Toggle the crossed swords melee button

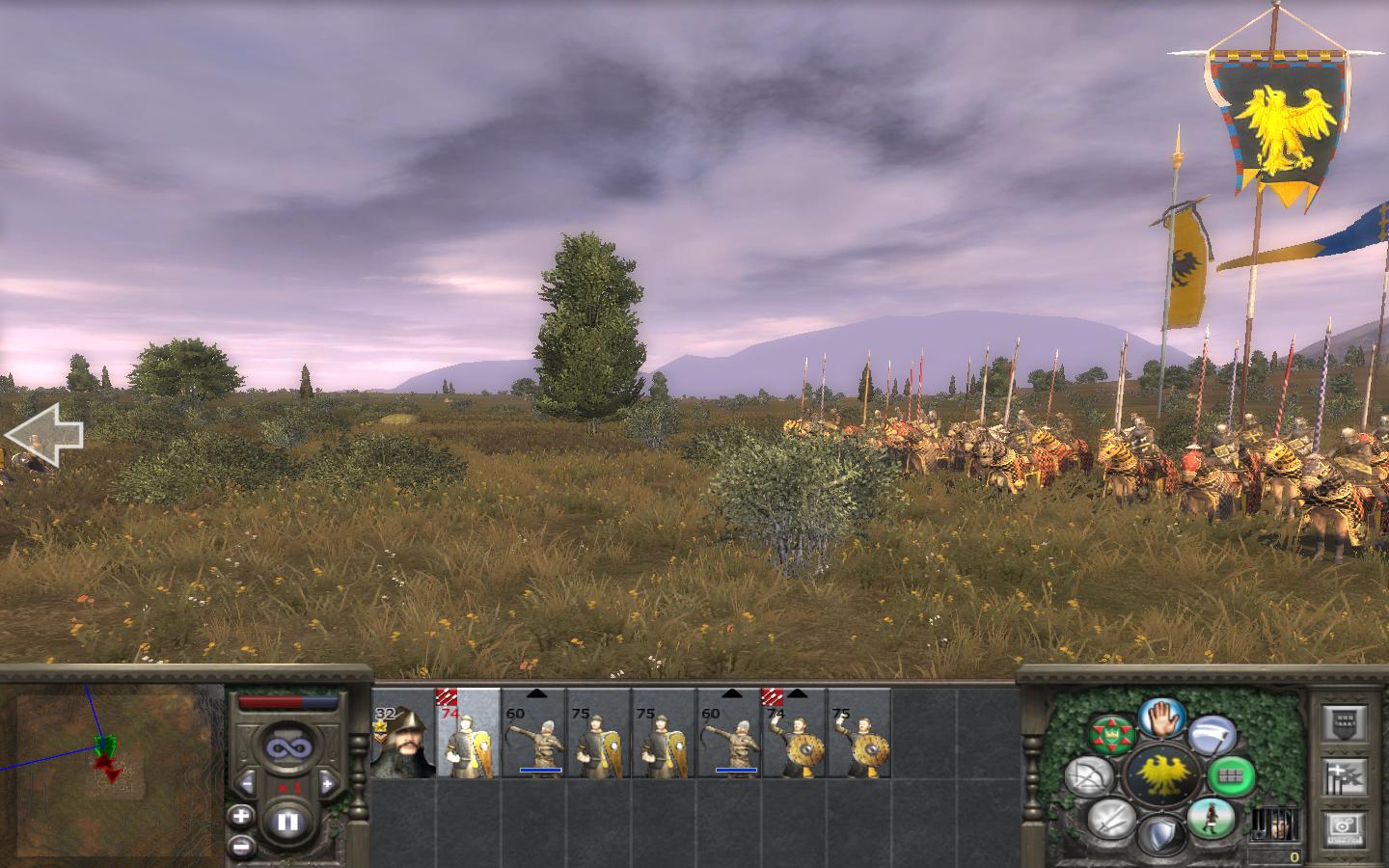tap(1110, 820)
